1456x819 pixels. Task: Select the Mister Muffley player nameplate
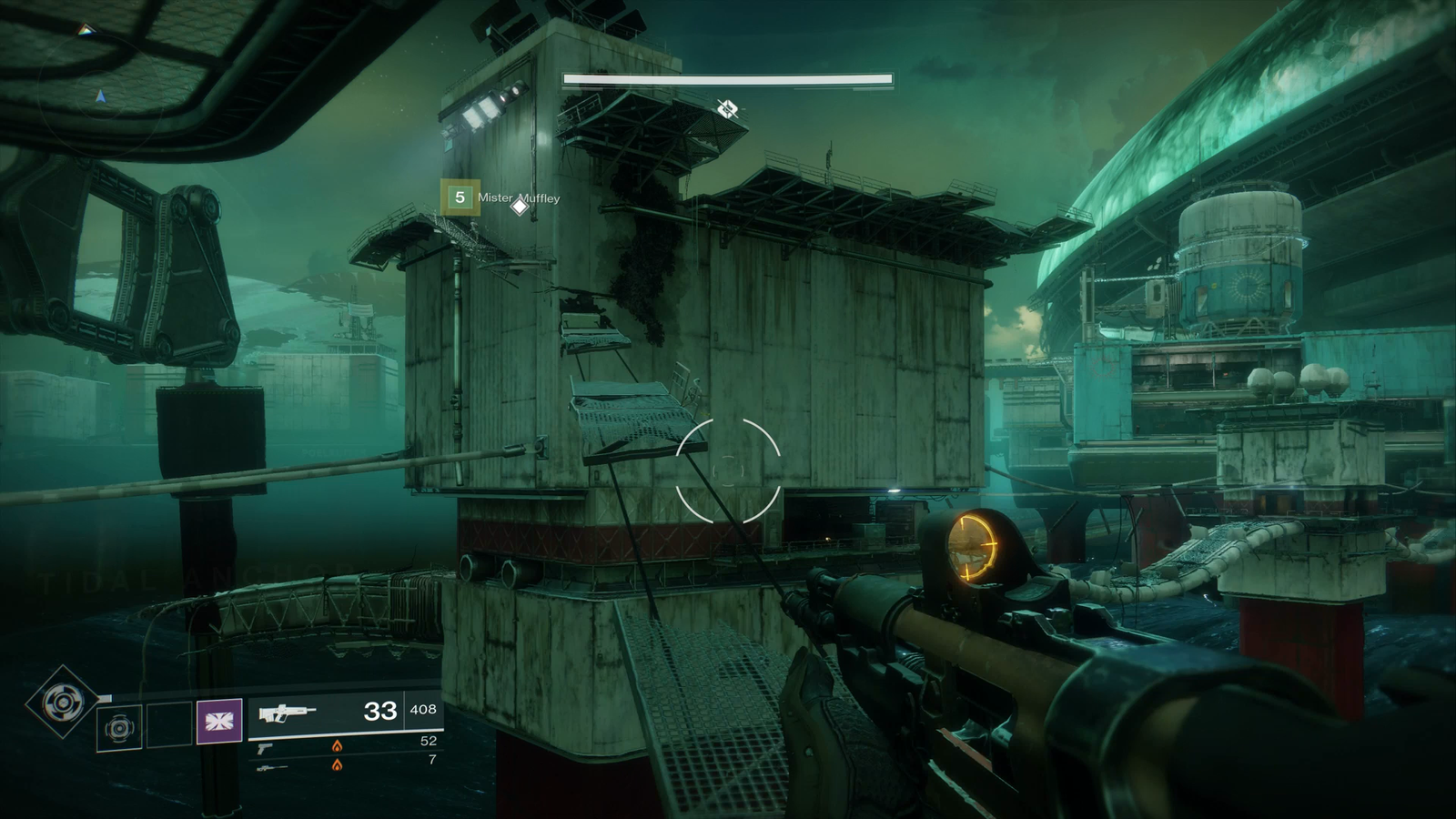(519, 197)
